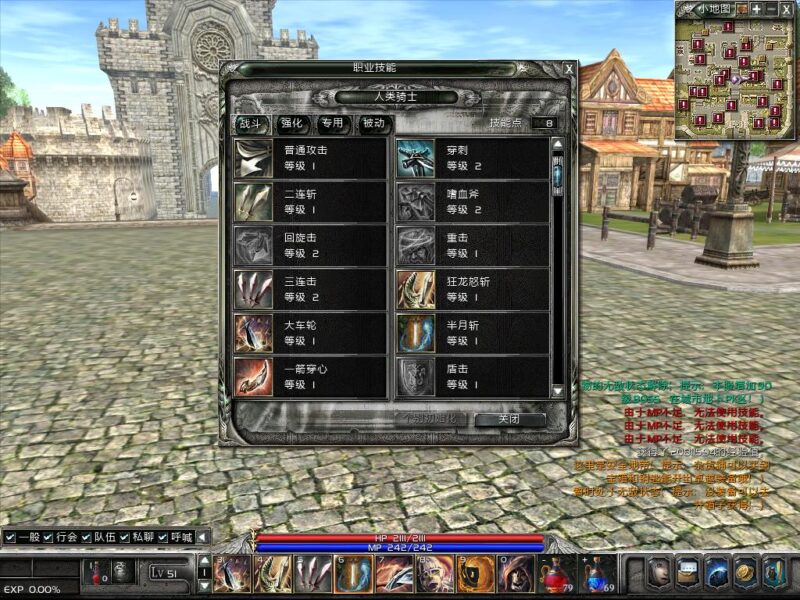Choose the 穿刺 skill icon
Image resolution: width=800 pixels, height=600 pixels.
click(x=415, y=158)
